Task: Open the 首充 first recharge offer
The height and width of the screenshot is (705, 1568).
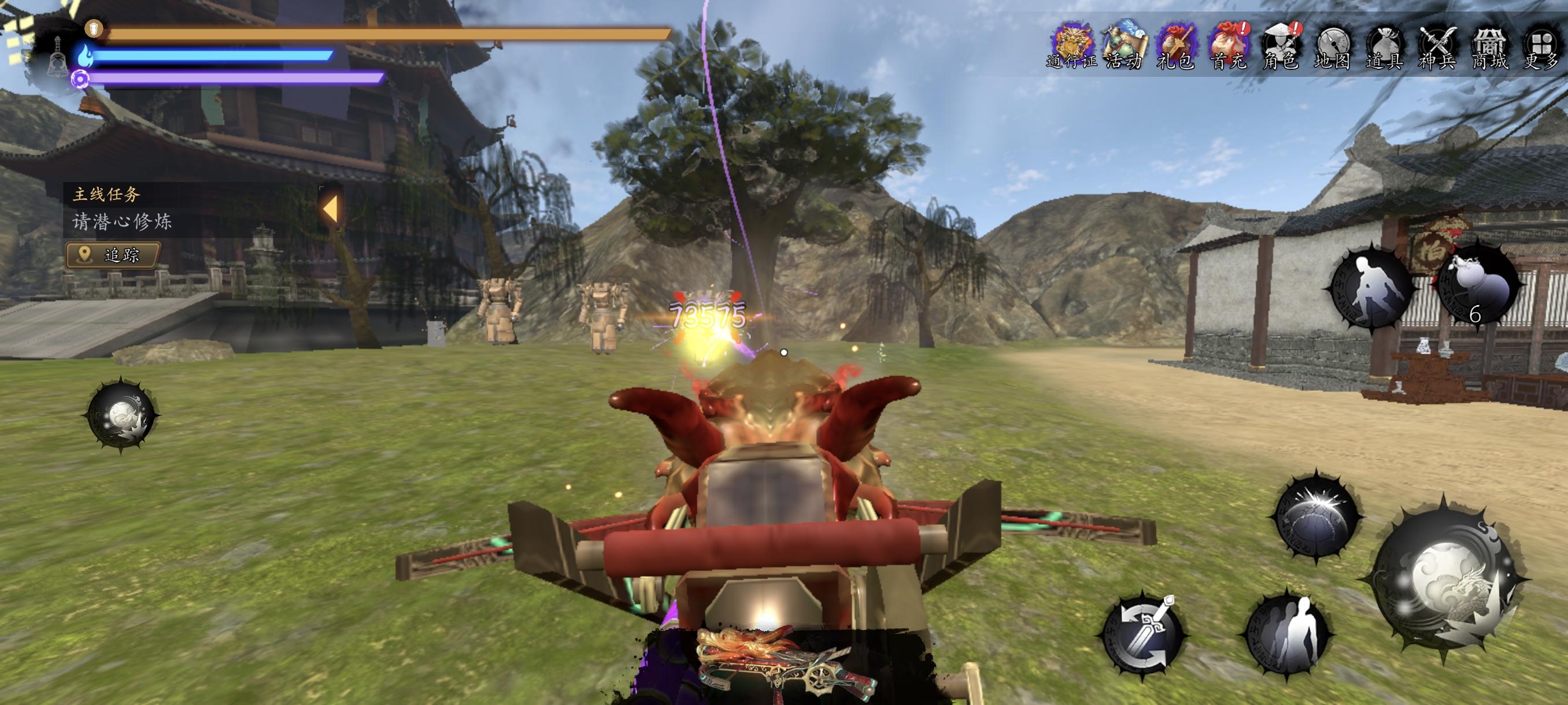Action: (1229, 44)
